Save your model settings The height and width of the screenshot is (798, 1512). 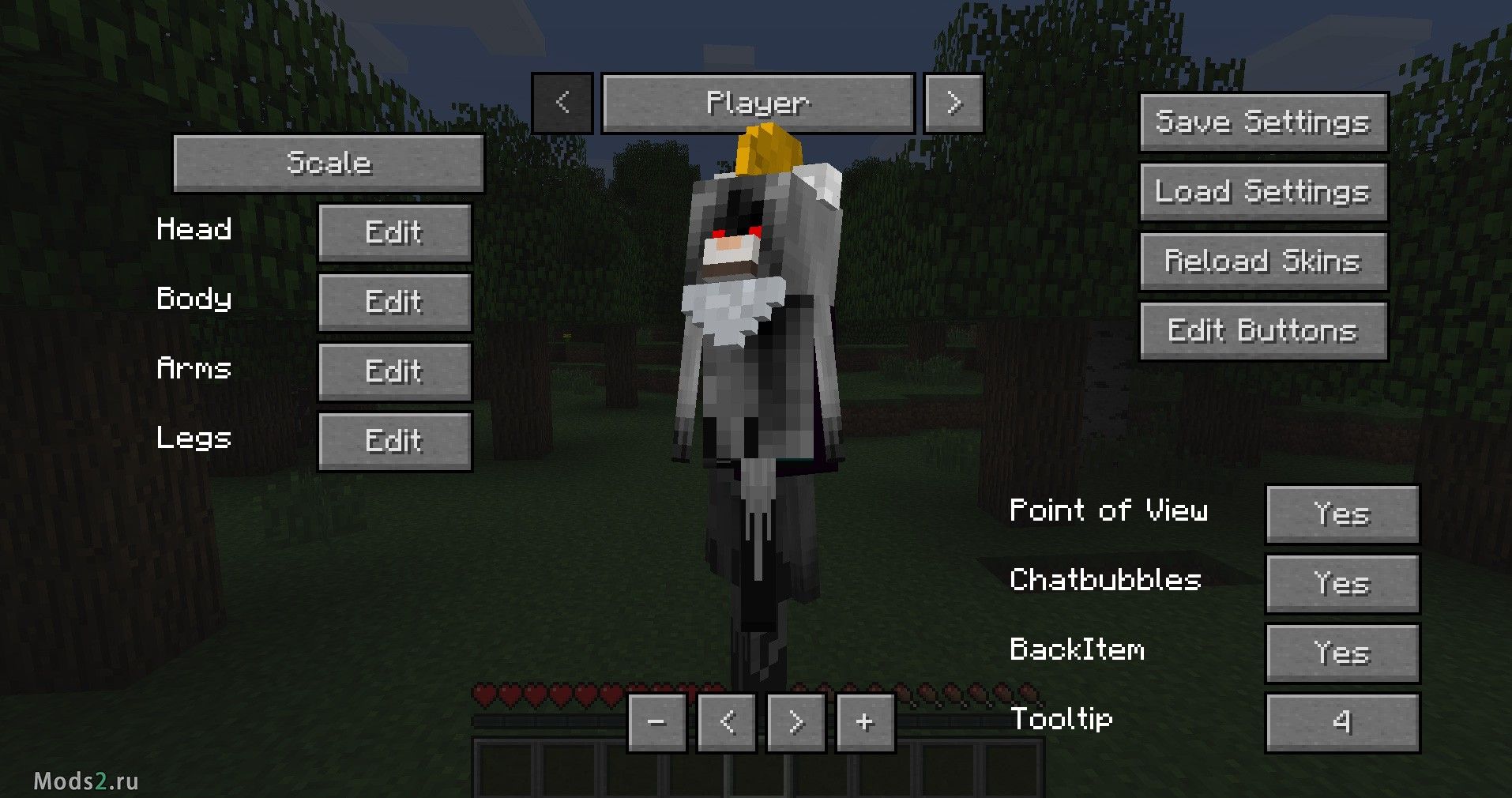pos(1262,122)
